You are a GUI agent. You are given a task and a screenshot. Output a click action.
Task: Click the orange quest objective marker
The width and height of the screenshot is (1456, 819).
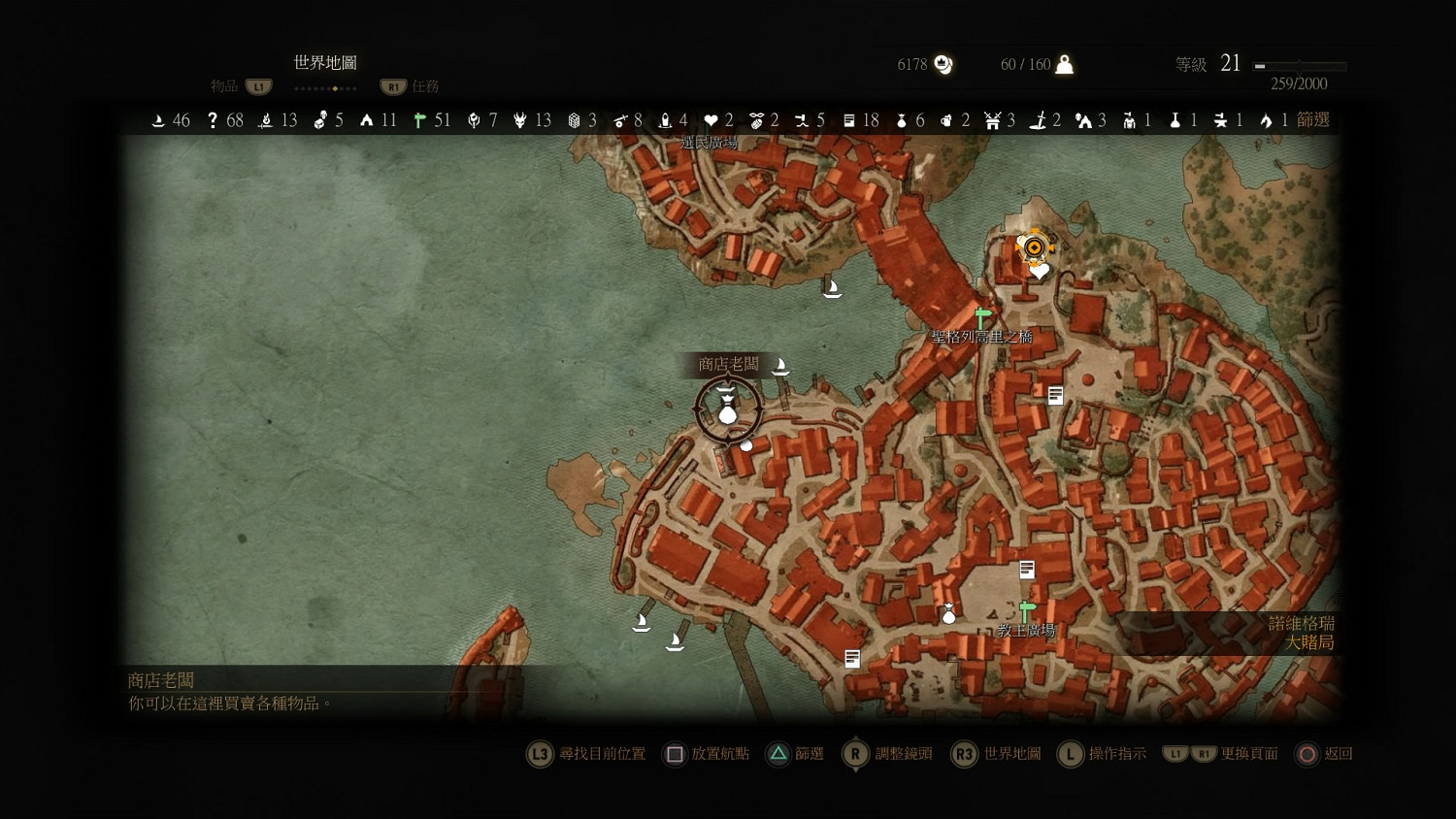pyautogui.click(x=1035, y=247)
